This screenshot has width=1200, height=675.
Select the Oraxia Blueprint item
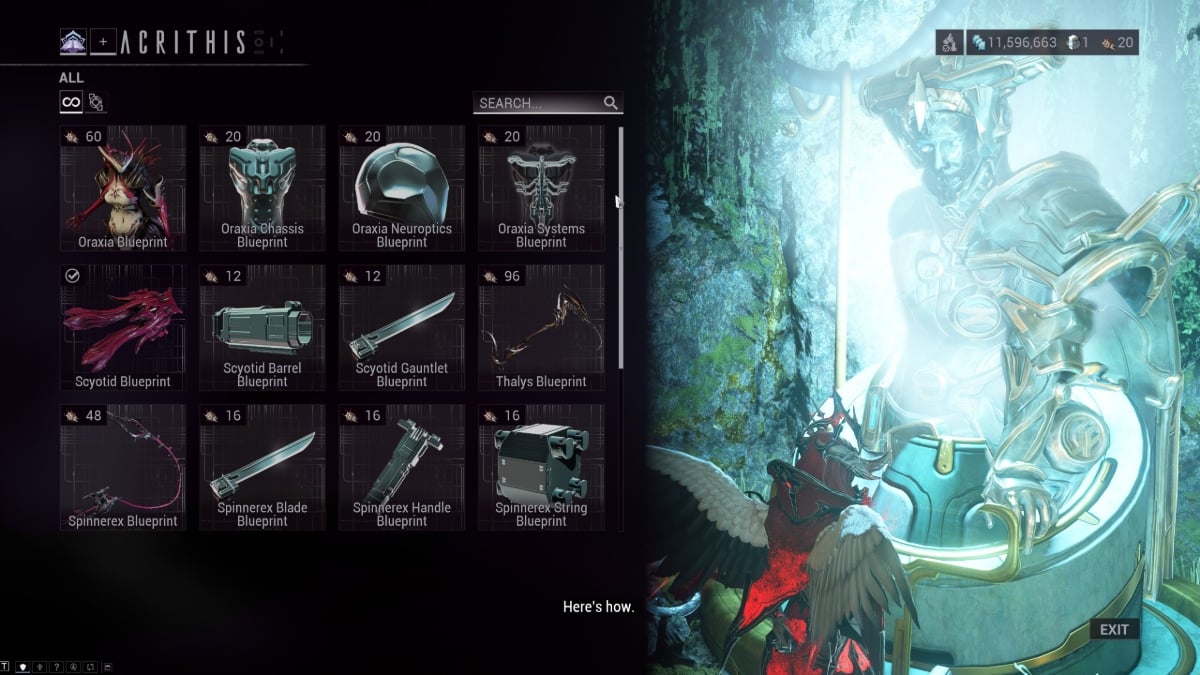click(x=123, y=188)
